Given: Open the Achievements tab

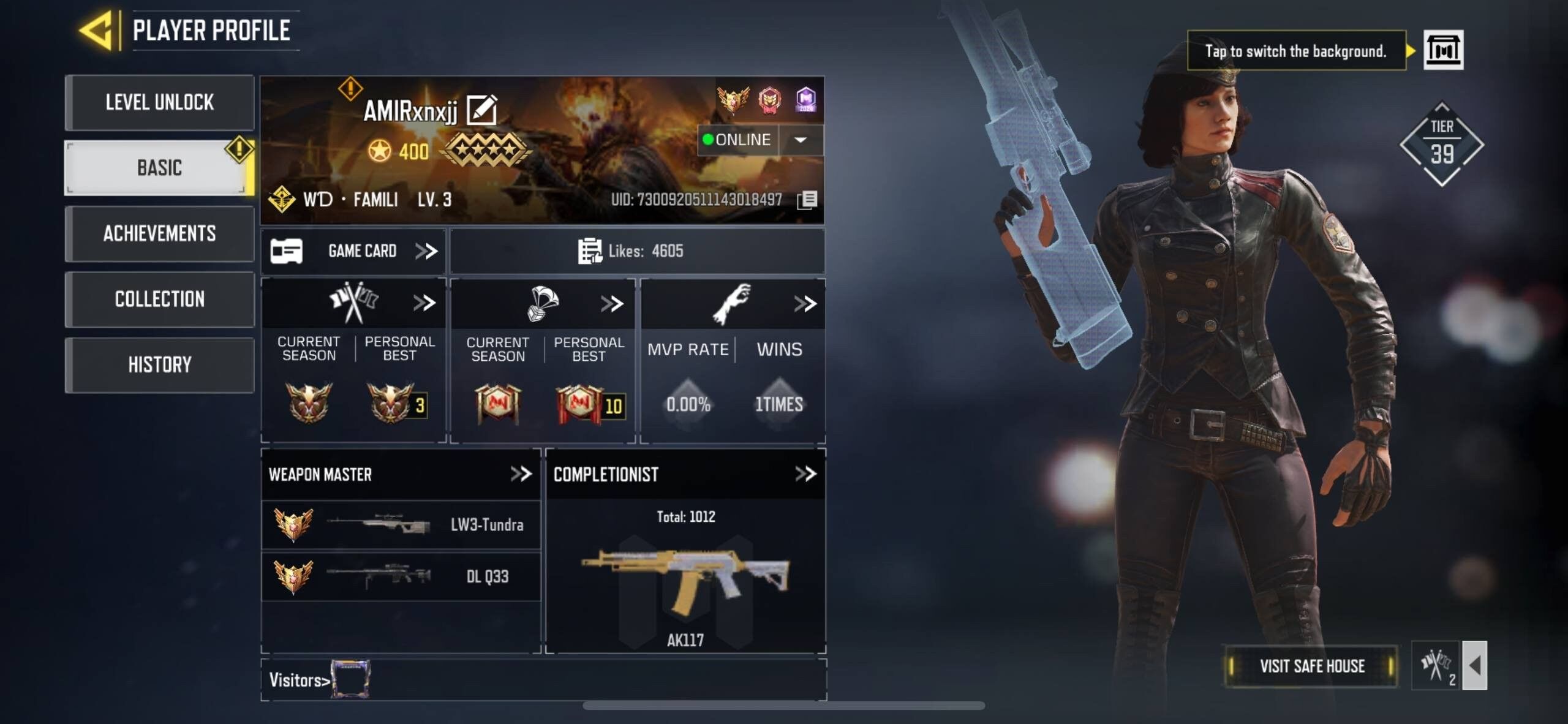Looking at the screenshot, I should point(159,233).
